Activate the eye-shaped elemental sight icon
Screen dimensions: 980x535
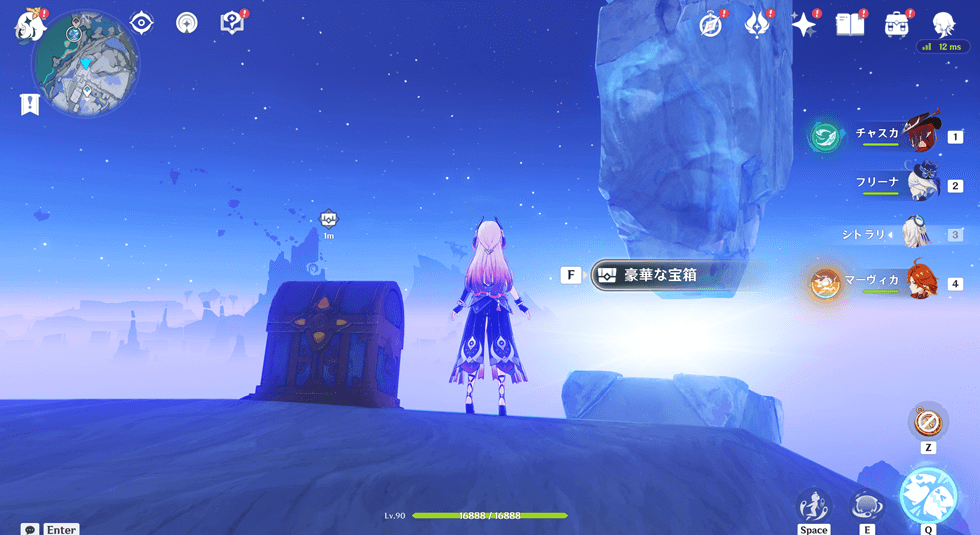141,23
